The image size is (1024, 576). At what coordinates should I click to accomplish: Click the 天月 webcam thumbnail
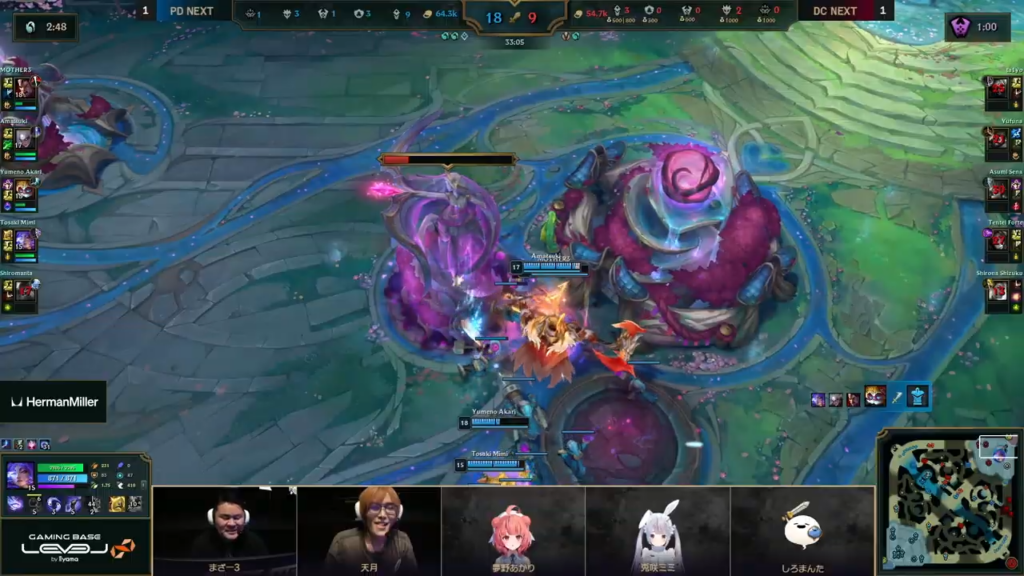(369, 530)
